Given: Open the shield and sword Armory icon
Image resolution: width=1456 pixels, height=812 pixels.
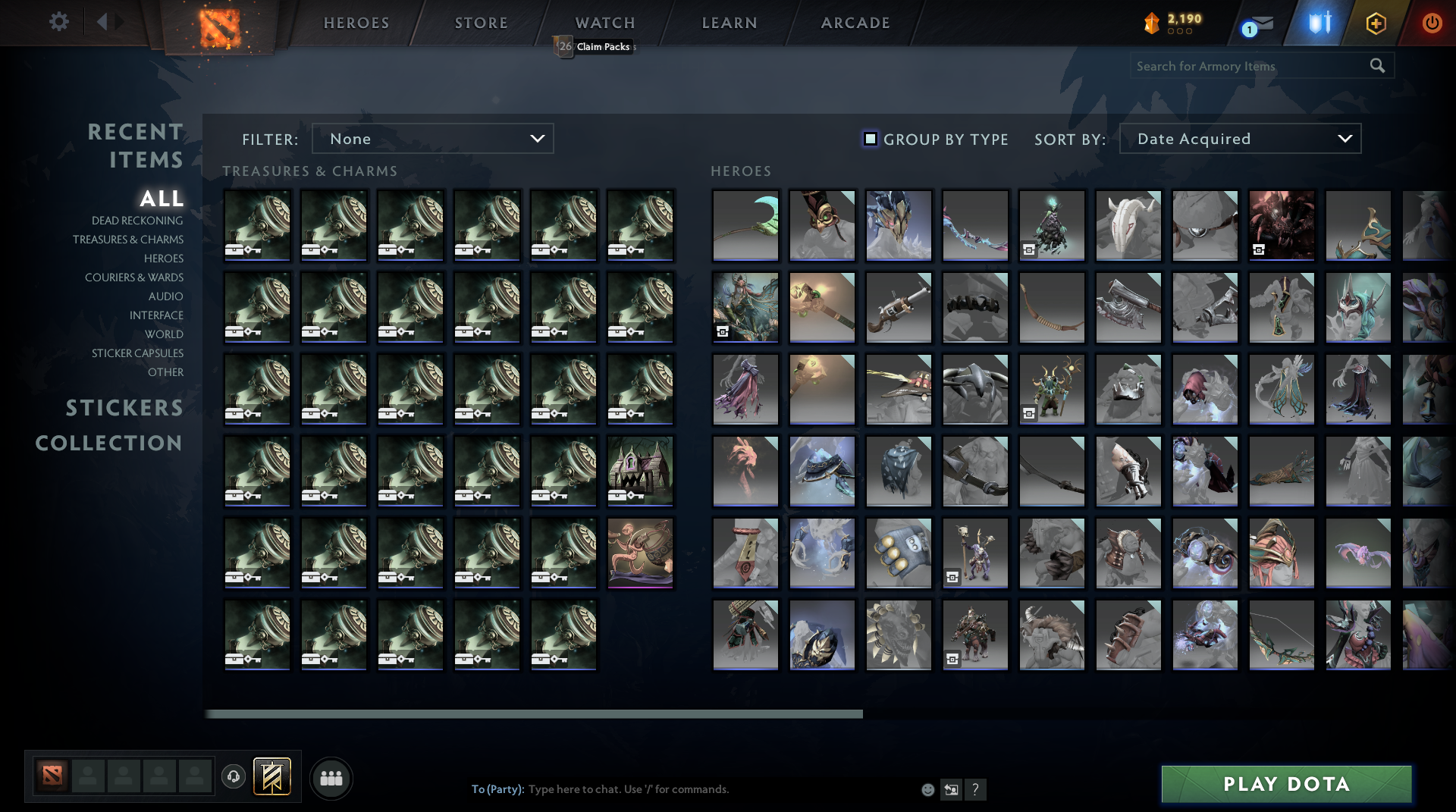Looking at the screenshot, I should 1317,22.
